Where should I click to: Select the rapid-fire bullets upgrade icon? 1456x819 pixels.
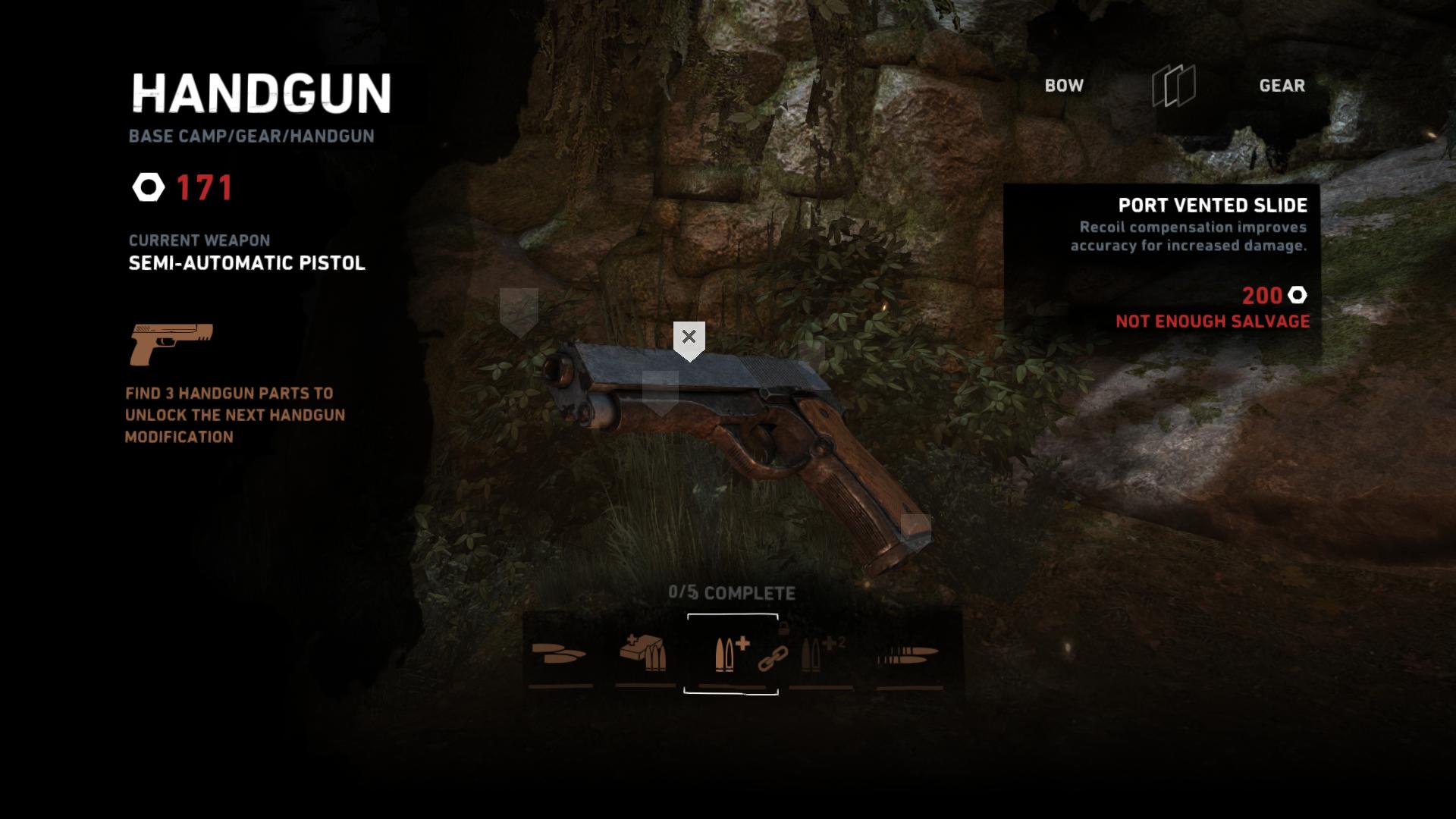908,654
